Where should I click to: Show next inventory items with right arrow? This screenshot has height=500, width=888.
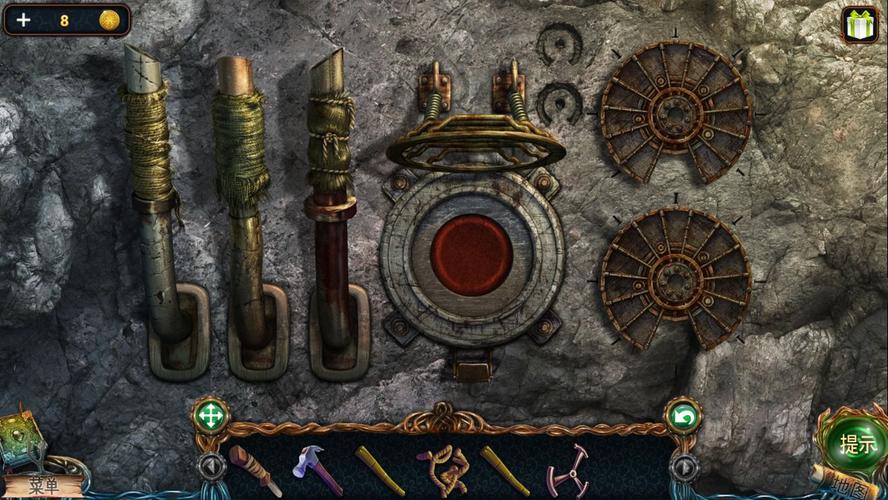click(x=683, y=466)
